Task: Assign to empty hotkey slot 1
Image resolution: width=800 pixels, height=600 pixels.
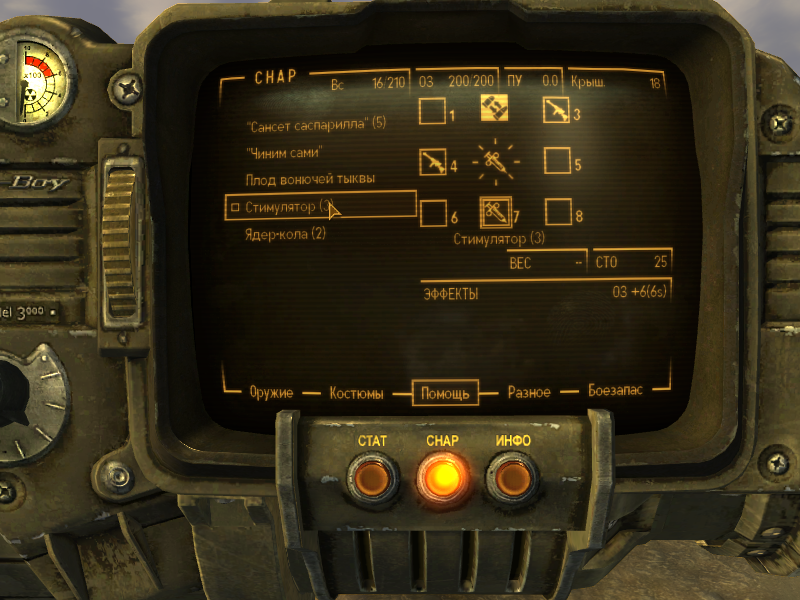Action: (433, 111)
